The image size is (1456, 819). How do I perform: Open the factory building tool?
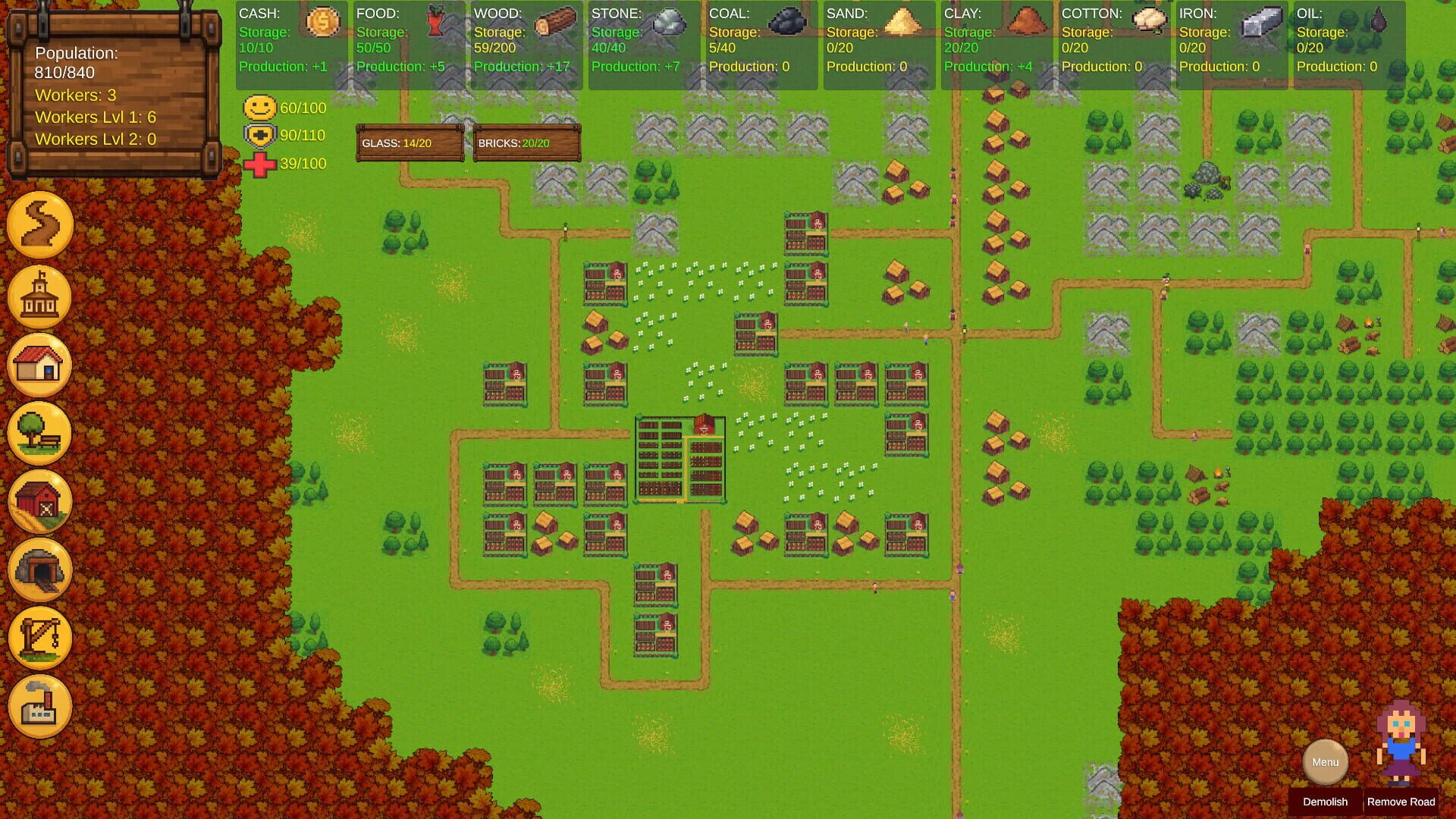tap(40, 706)
